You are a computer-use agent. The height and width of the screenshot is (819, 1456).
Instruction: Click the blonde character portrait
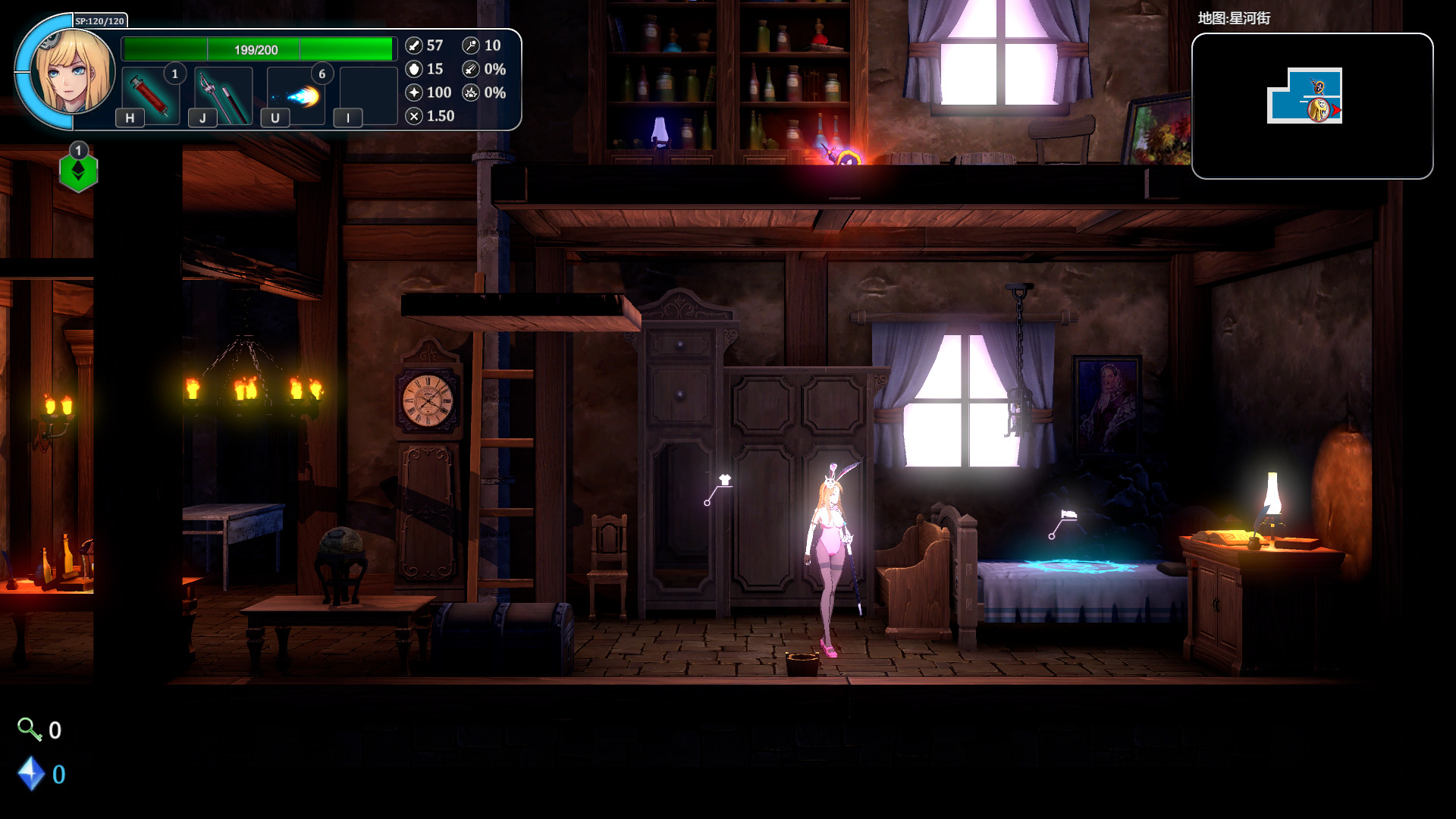click(x=73, y=73)
